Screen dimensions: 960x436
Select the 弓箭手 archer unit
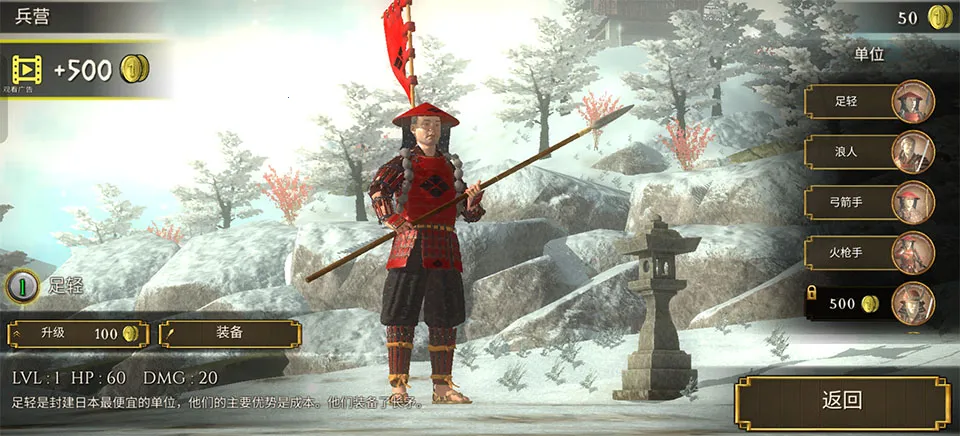(868, 202)
